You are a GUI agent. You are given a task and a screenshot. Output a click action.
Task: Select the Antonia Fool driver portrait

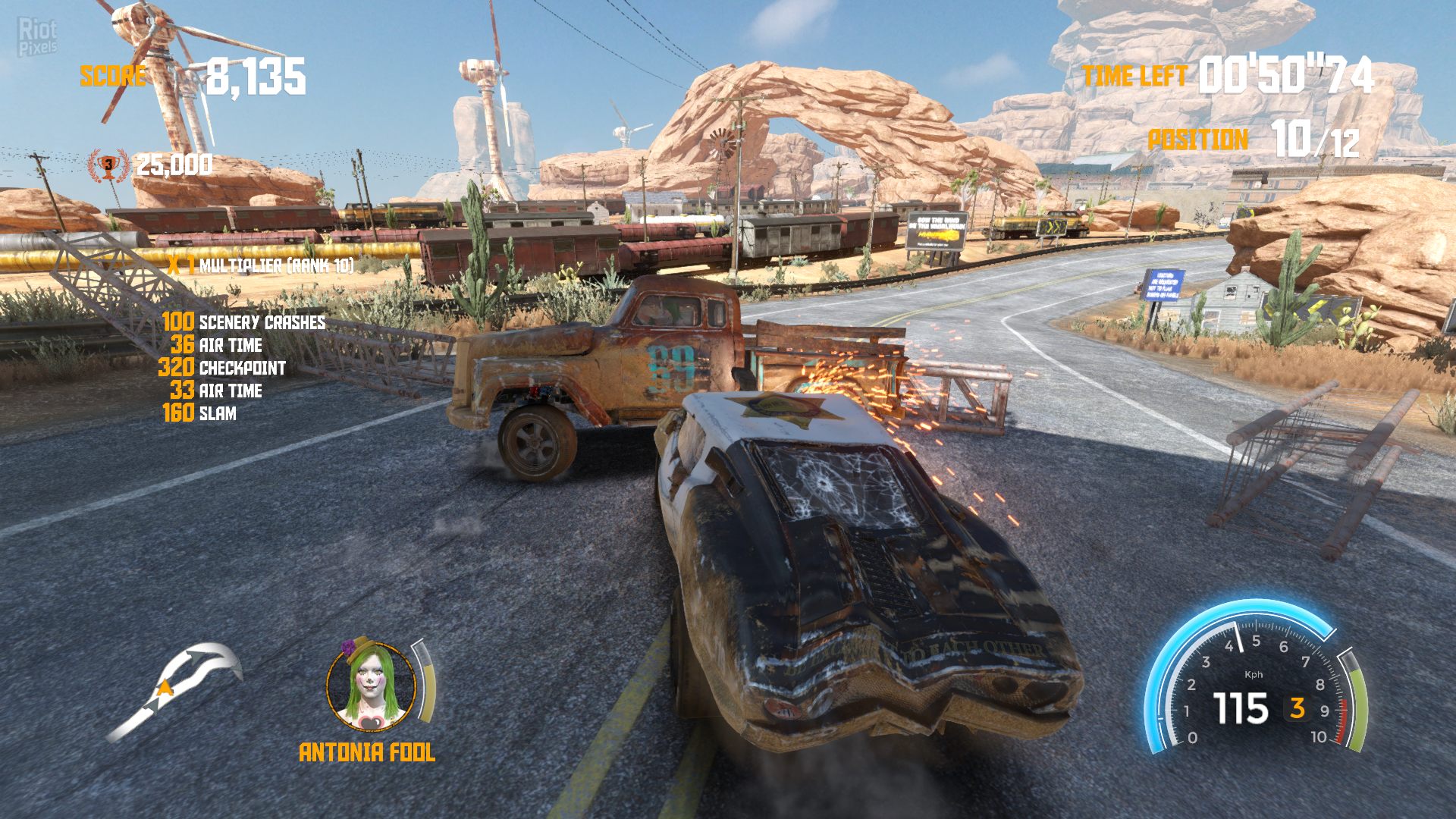(371, 686)
